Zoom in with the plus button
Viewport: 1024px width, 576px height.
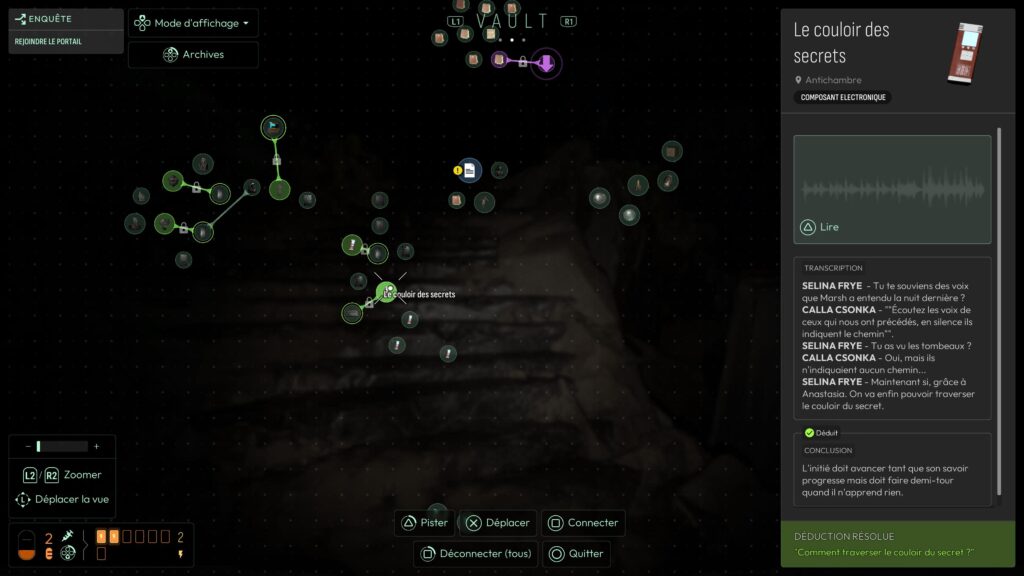pos(96,446)
